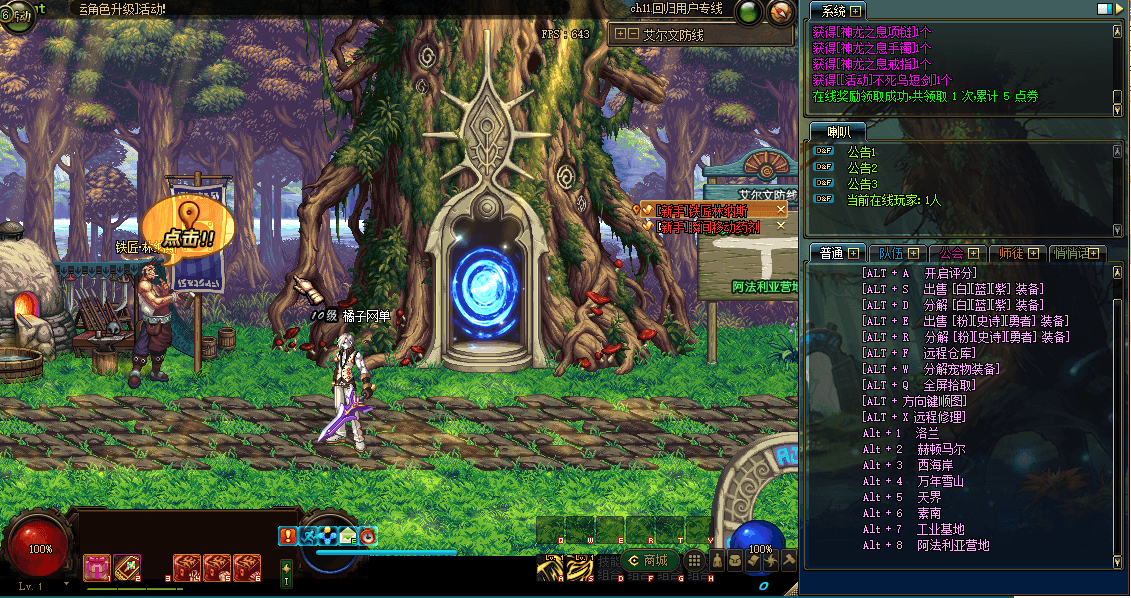Click the green orb button at top
The height and width of the screenshot is (598, 1131).
pos(748,12)
